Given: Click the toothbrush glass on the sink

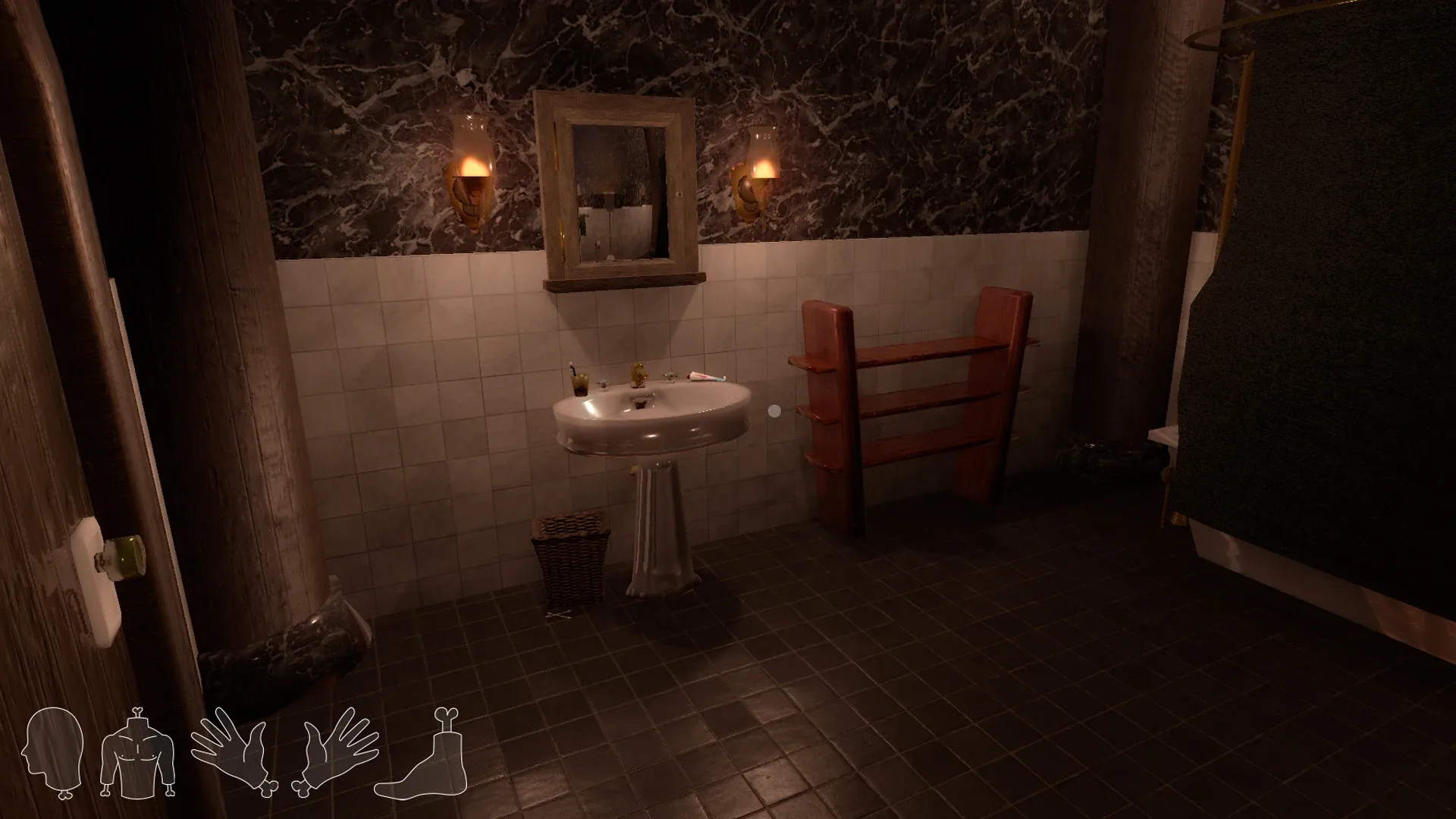Looking at the screenshot, I should pyautogui.click(x=581, y=384).
